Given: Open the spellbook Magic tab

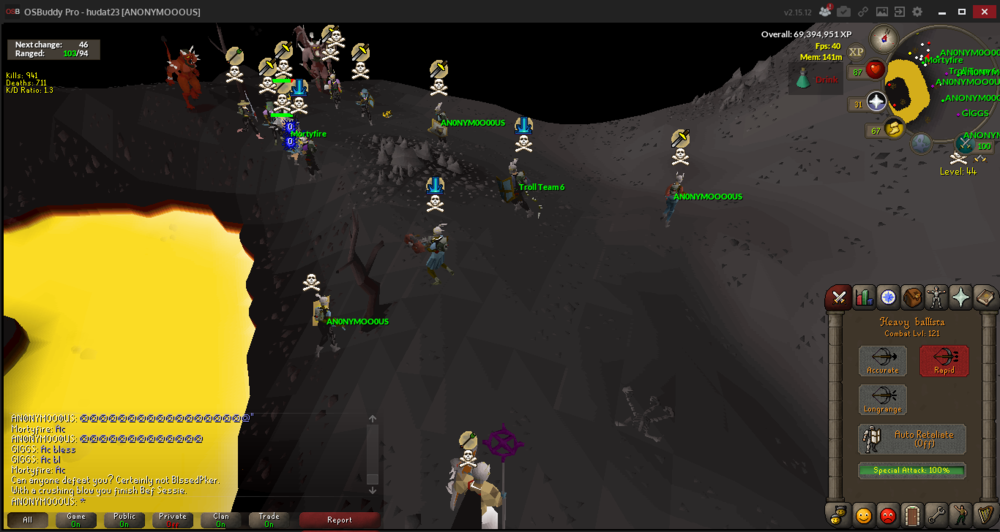Looking at the screenshot, I should click(x=985, y=297).
